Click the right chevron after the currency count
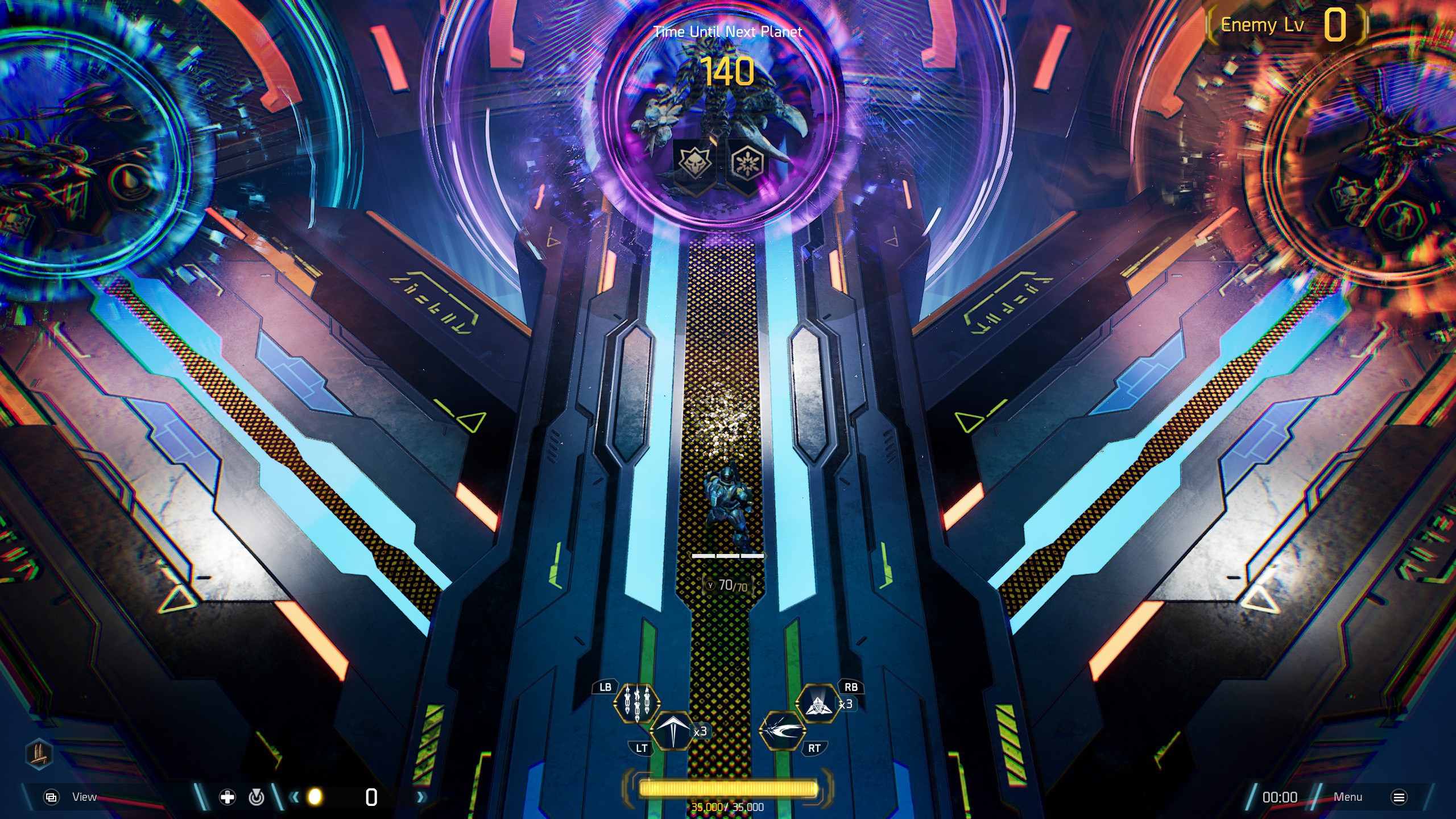The image size is (1456, 819). pos(420,797)
